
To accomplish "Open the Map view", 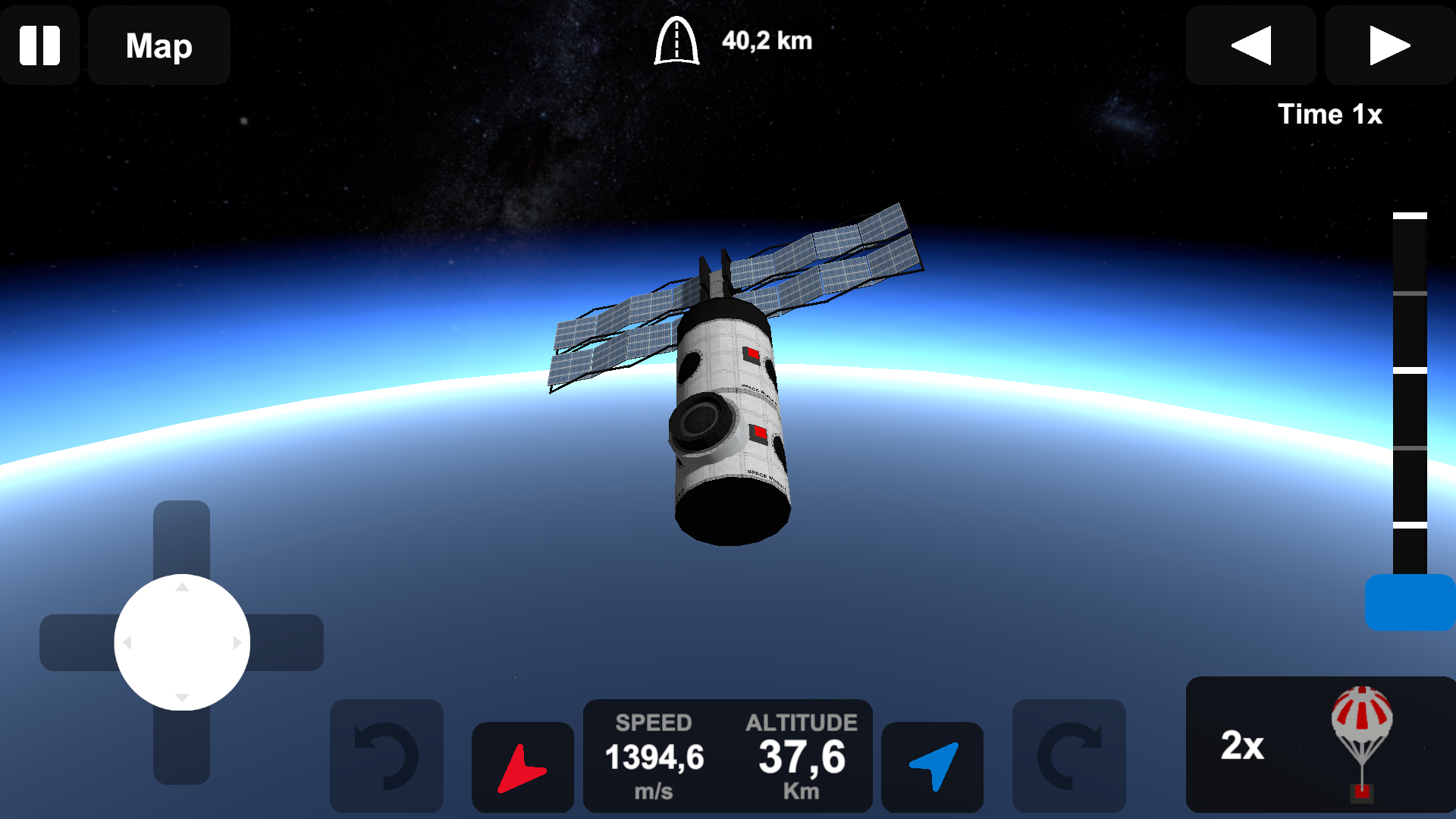I will point(158,45).
